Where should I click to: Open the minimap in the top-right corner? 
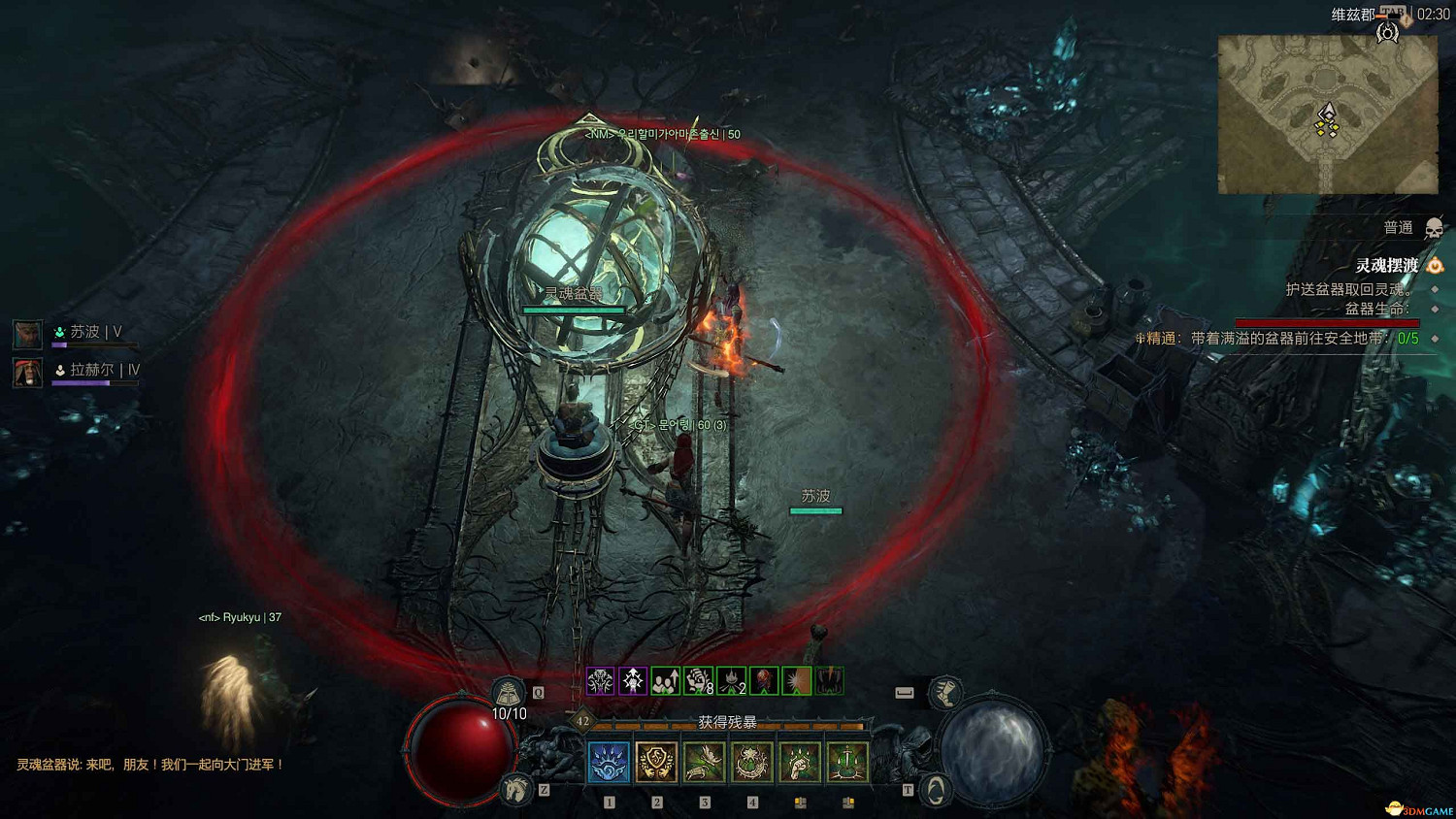(1327, 115)
